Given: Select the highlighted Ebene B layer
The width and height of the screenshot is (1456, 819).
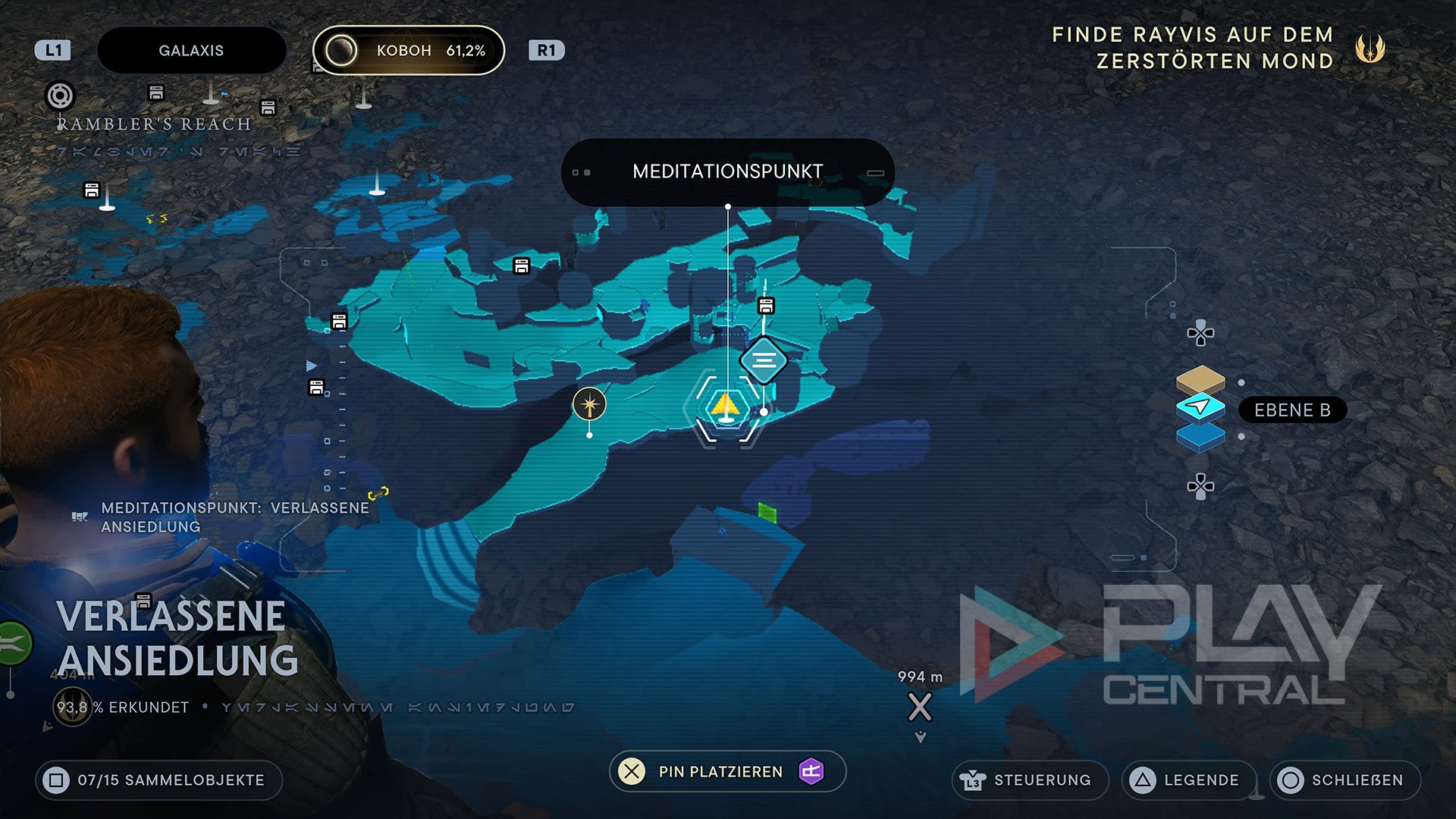Looking at the screenshot, I should click(1200, 409).
